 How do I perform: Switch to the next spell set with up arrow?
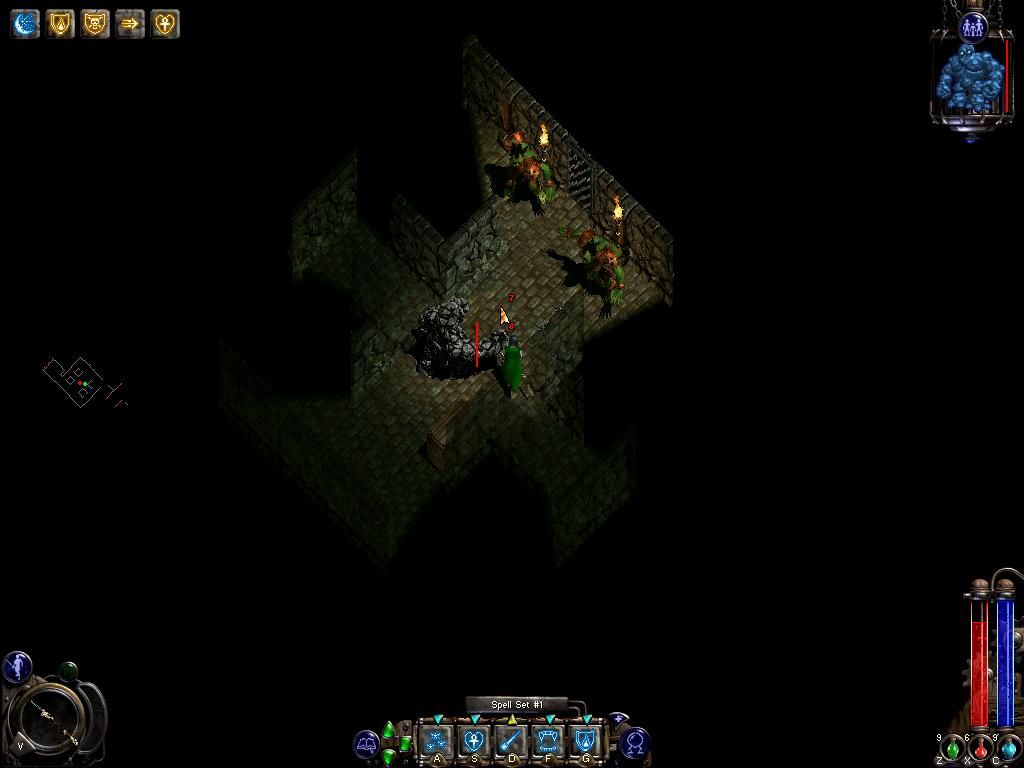[389, 729]
